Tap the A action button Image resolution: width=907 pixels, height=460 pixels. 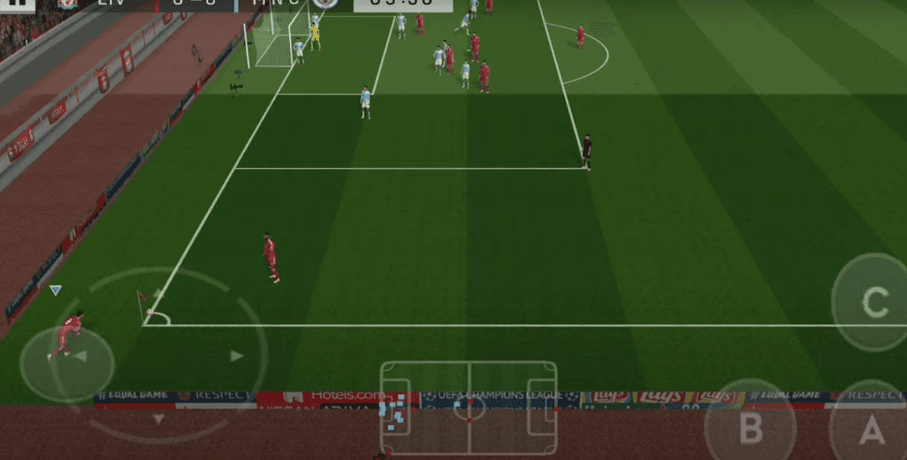tap(872, 430)
